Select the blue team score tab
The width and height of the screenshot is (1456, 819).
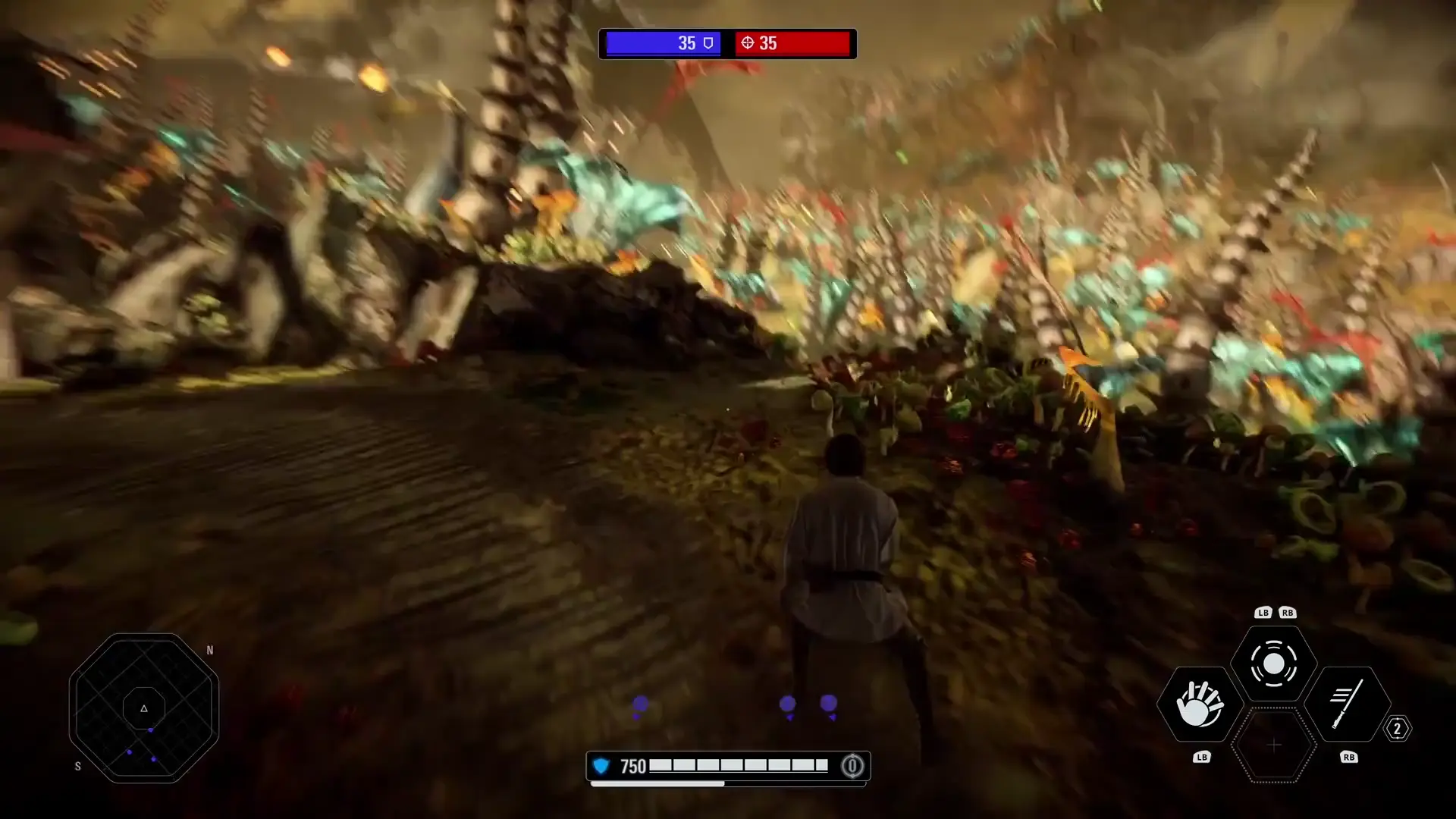(x=661, y=43)
